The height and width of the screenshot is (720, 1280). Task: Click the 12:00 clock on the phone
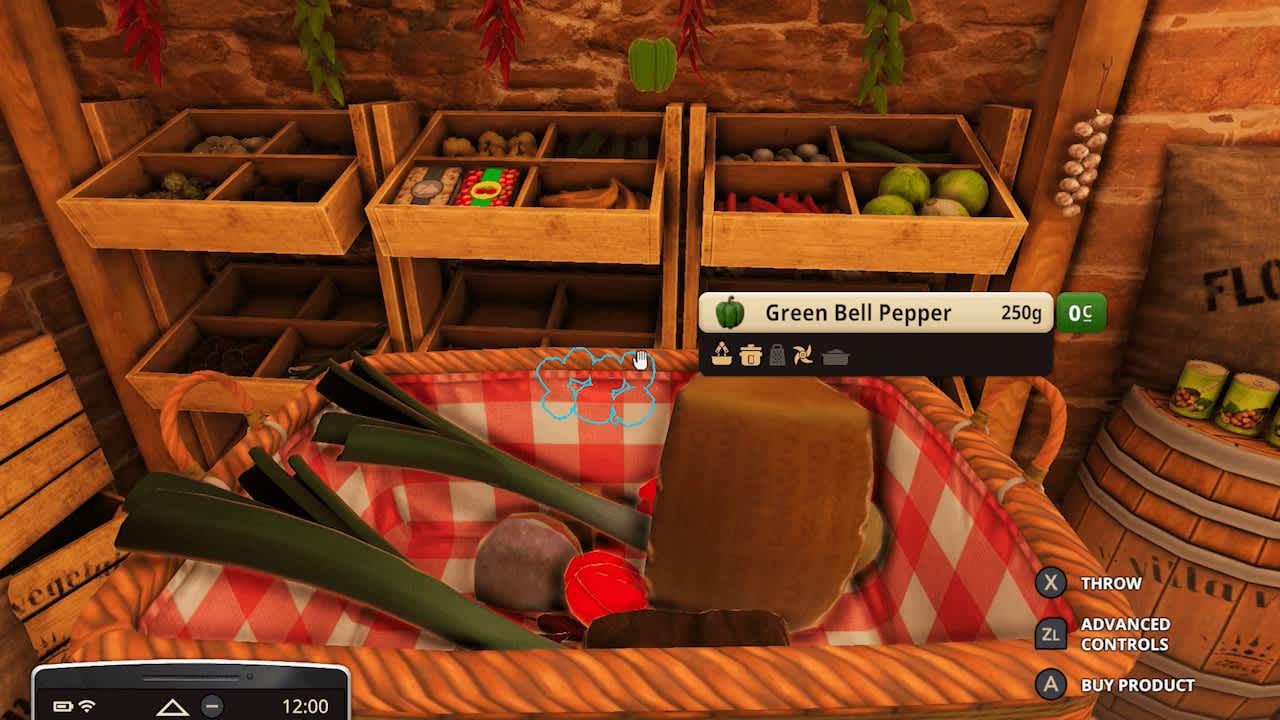click(306, 706)
